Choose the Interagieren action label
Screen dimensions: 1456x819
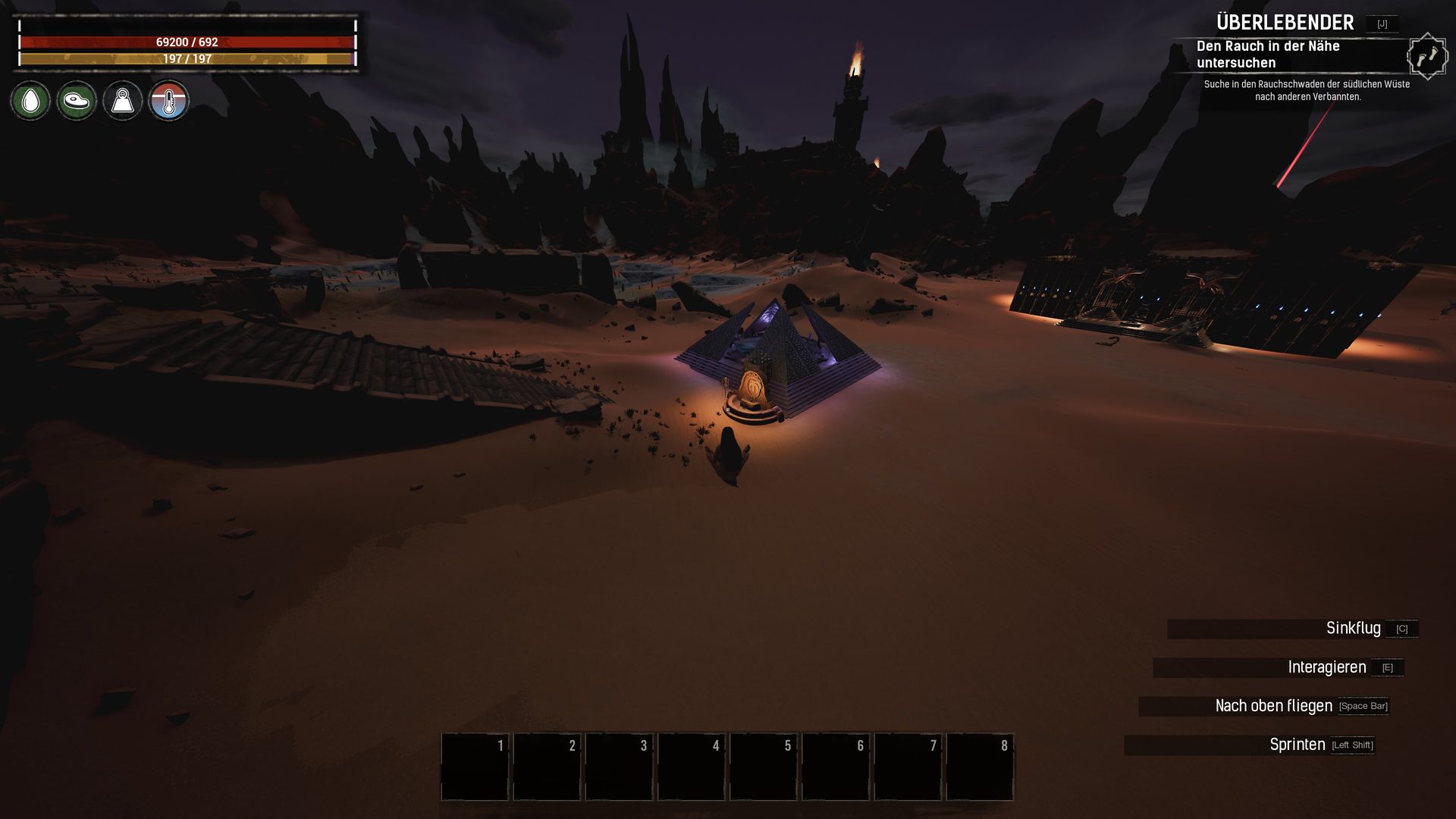point(1326,667)
